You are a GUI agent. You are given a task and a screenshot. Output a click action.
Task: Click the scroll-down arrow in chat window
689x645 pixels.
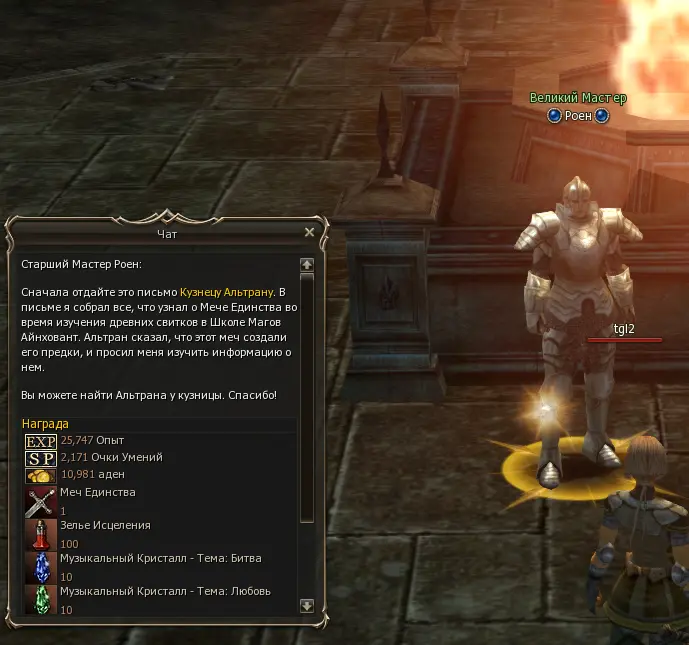307,605
